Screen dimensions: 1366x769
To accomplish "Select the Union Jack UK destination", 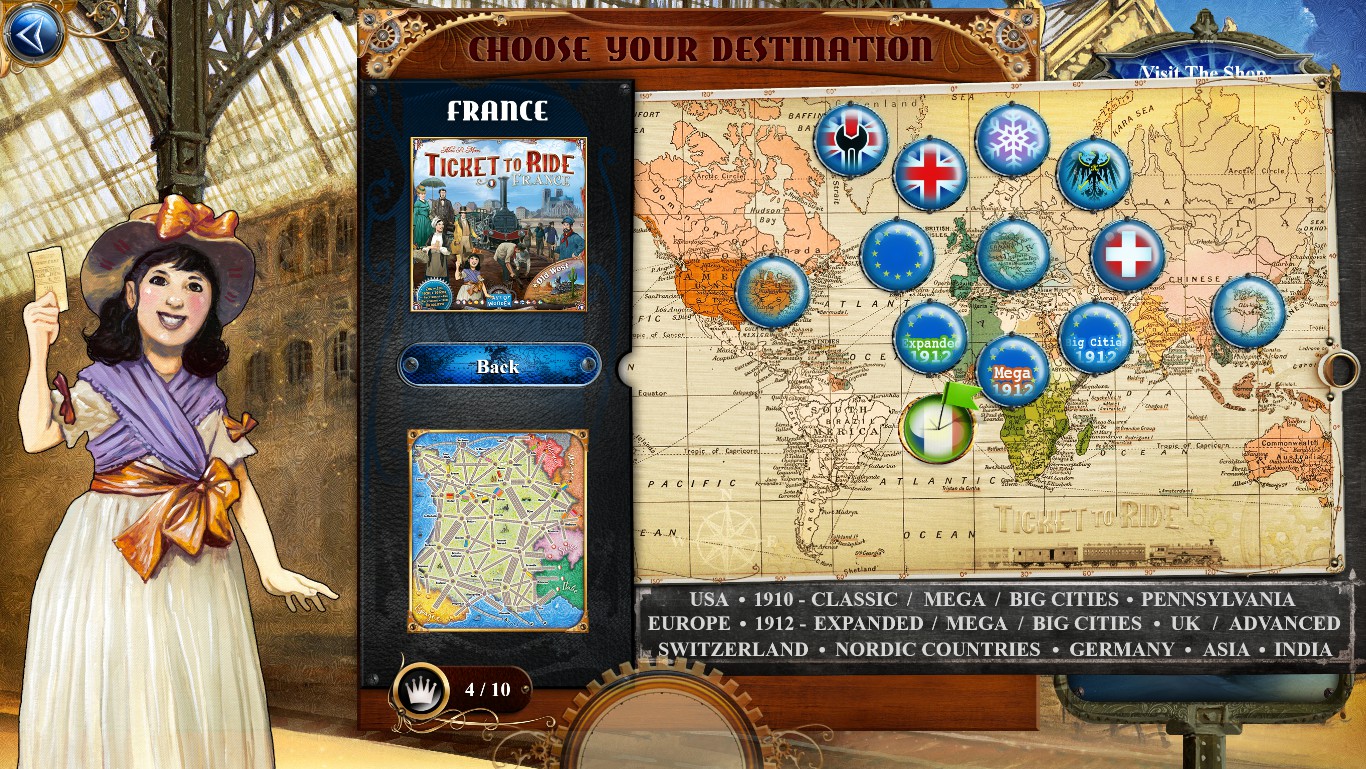I will tap(930, 174).
